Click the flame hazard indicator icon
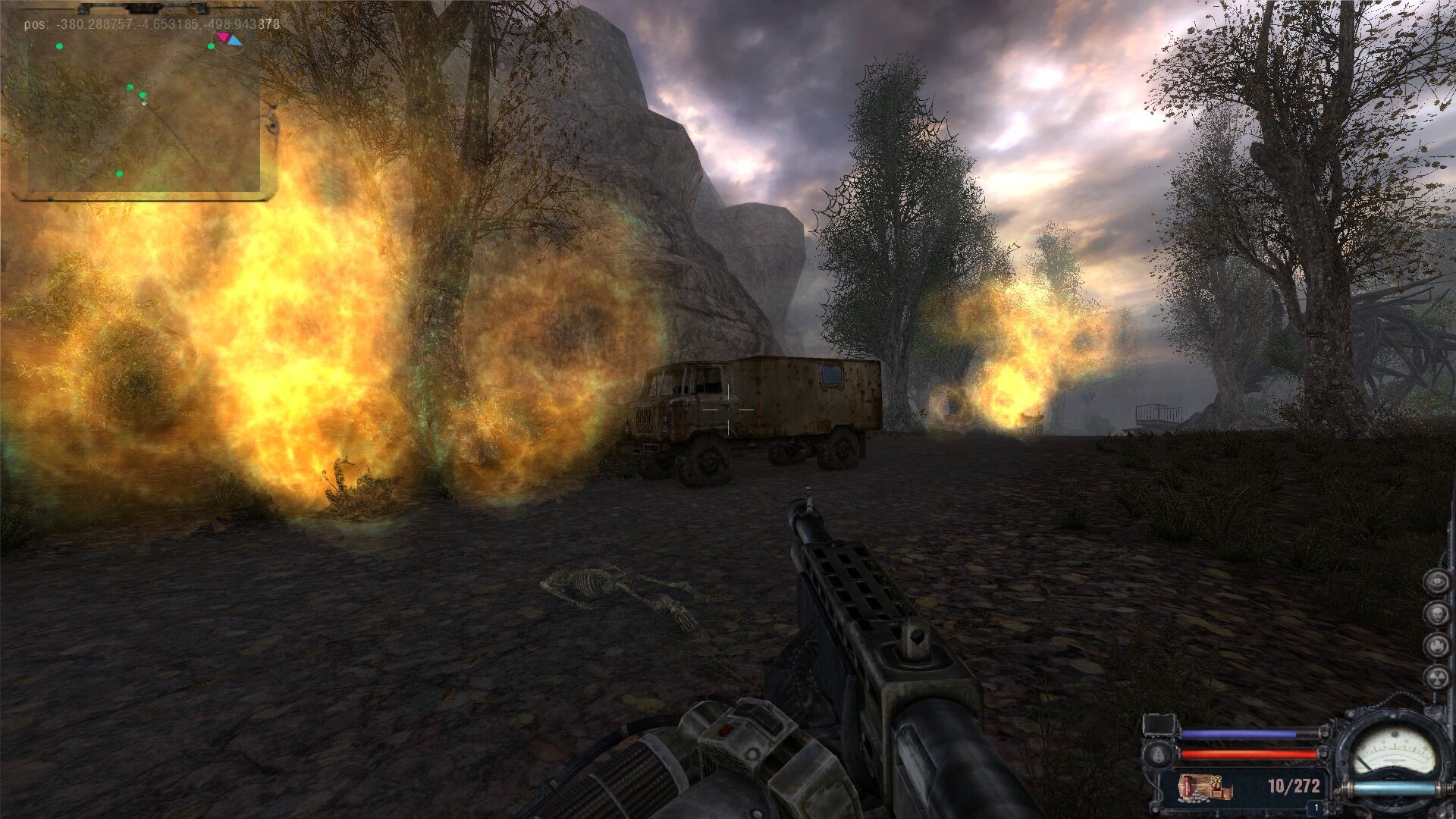The image size is (1456, 819). [1436, 645]
